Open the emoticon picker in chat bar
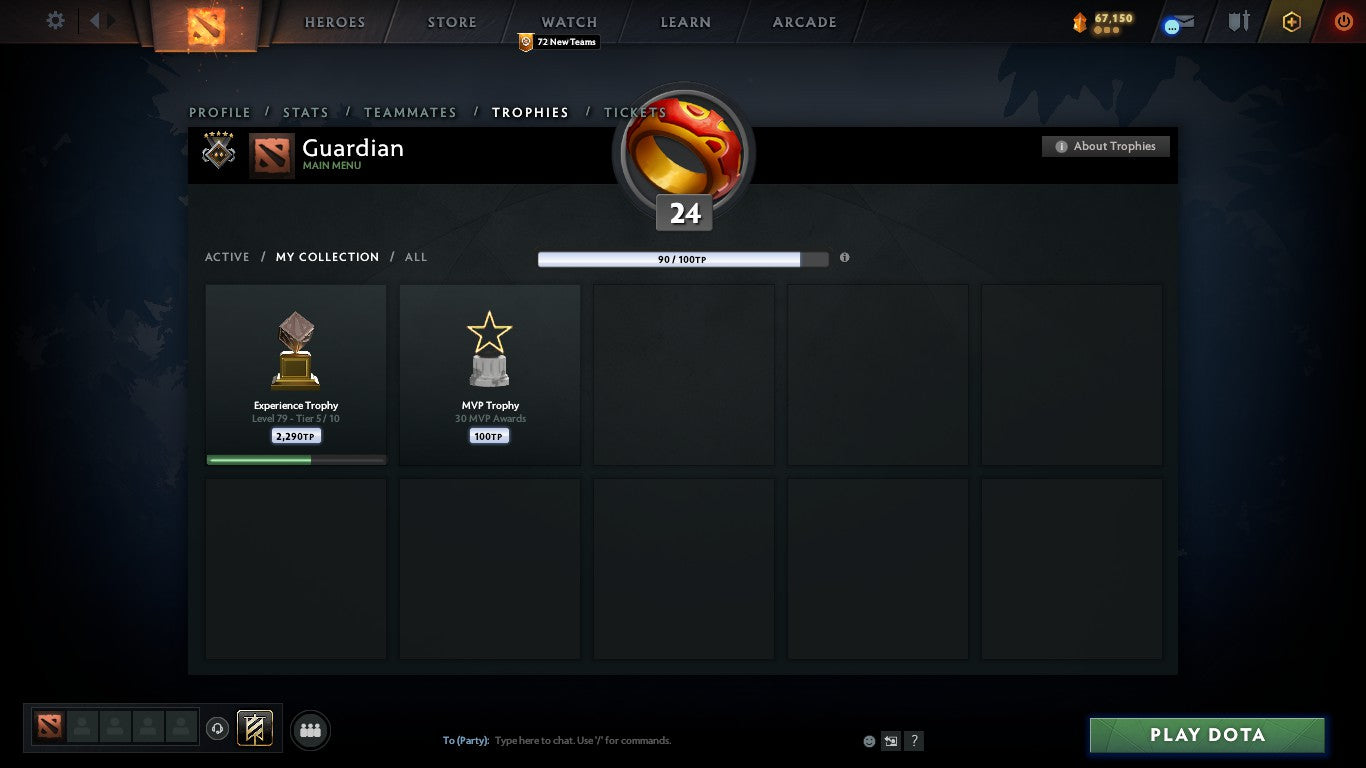This screenshot has width=1366, height=768. (868, 740)
